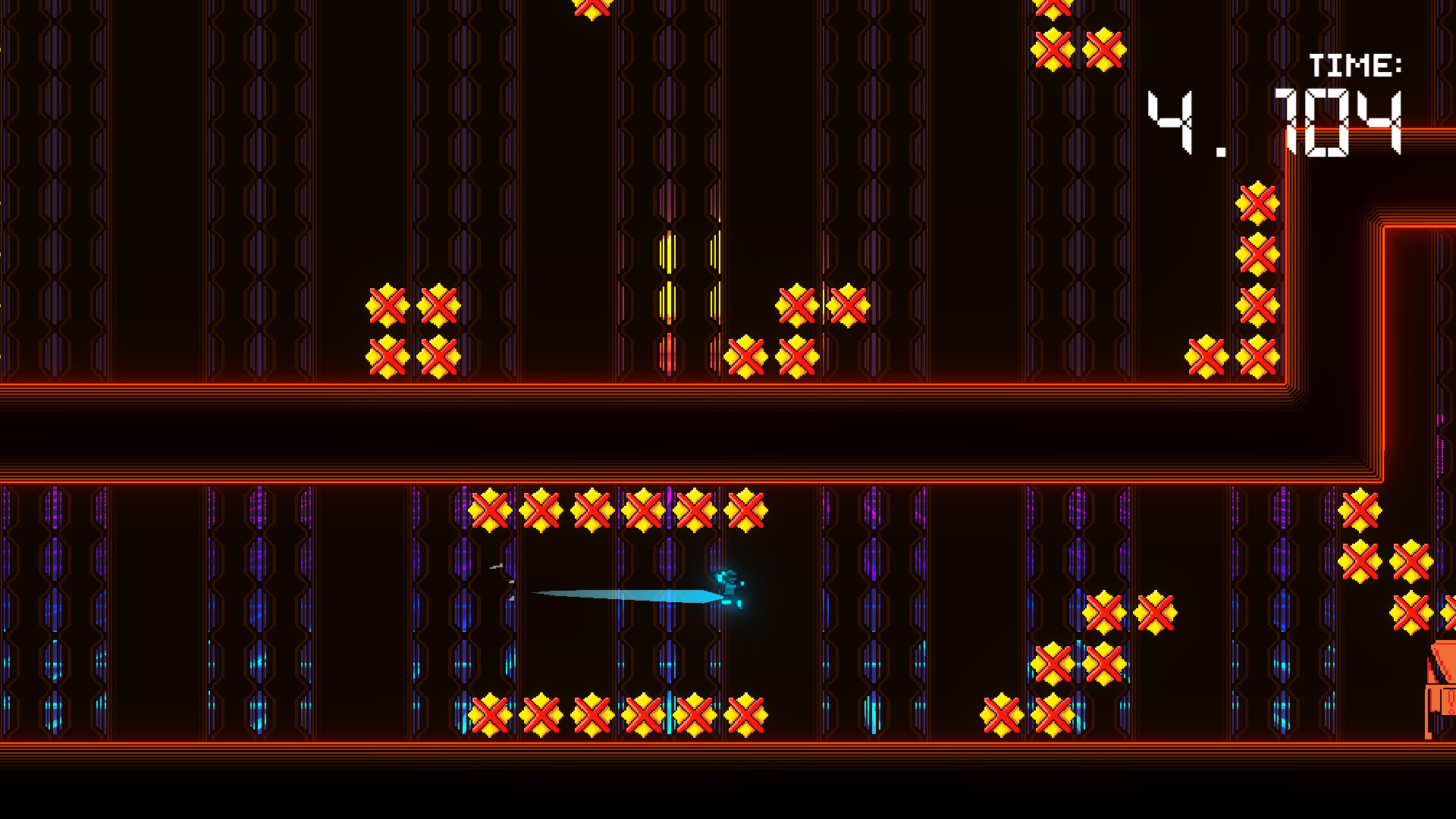Click the timer reading 4.104
The width and height of the screenshot is (1456, 819).
(1282, 121)
